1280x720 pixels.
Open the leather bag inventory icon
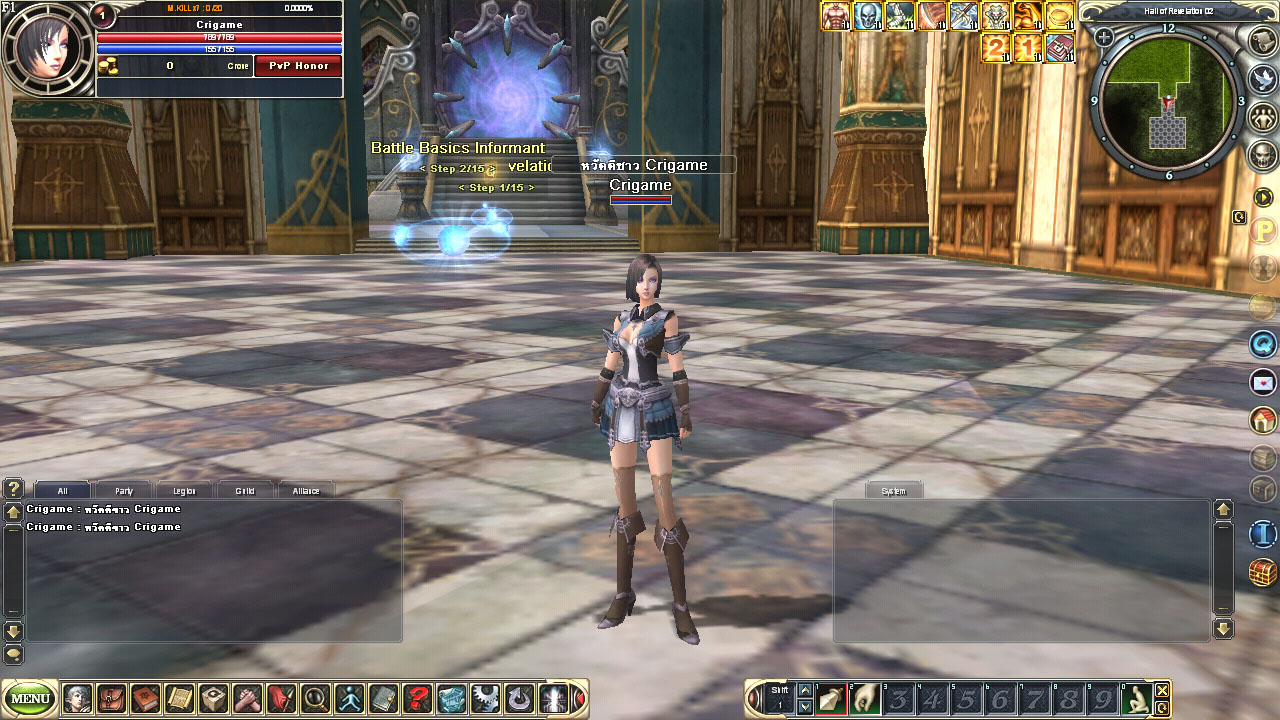[x=111, y=697]
